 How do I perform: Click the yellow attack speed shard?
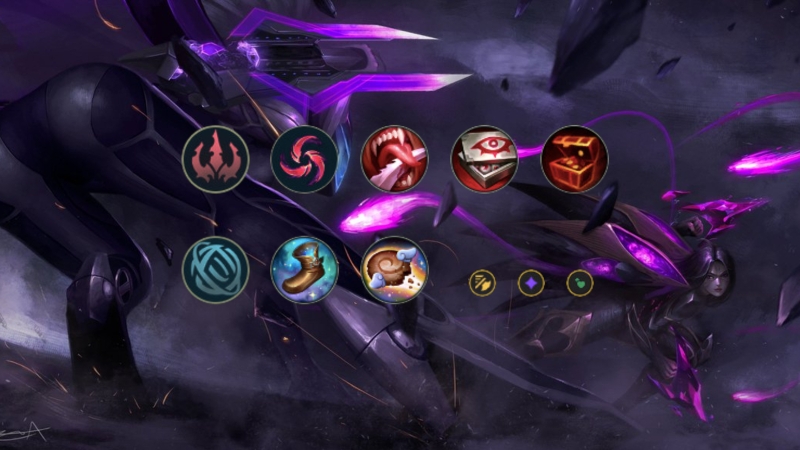pos(483,283)
